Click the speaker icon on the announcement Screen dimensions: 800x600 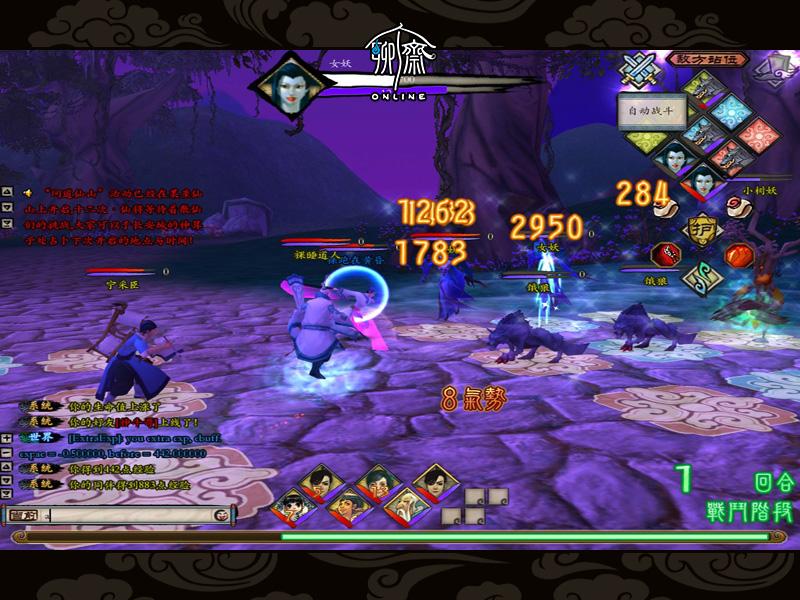(28, 192)
